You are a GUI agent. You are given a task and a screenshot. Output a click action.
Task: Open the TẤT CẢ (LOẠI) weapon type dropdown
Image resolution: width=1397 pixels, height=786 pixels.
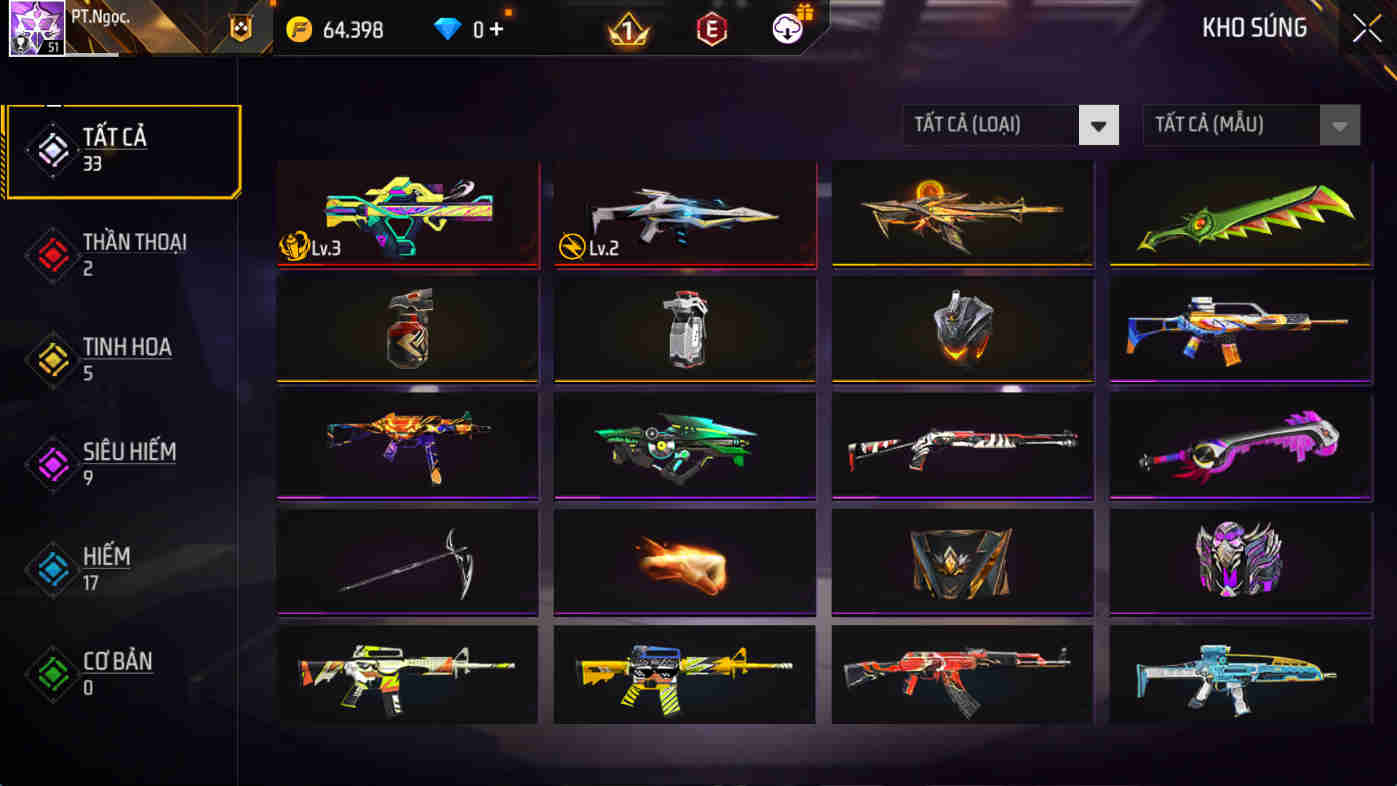(990, 124)
